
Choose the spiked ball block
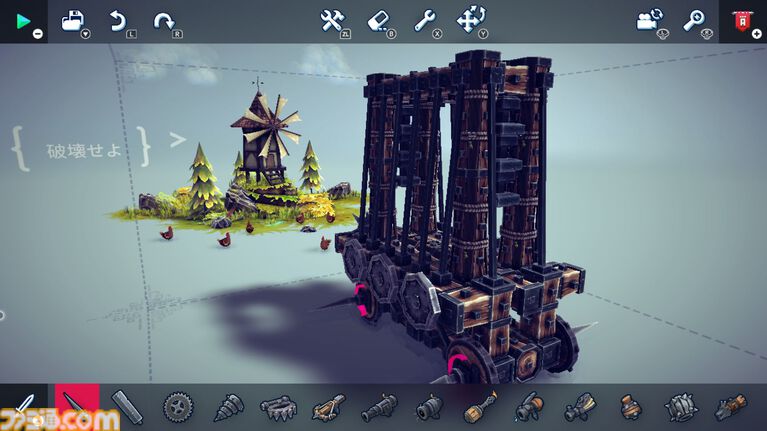(x=680, y=407)
